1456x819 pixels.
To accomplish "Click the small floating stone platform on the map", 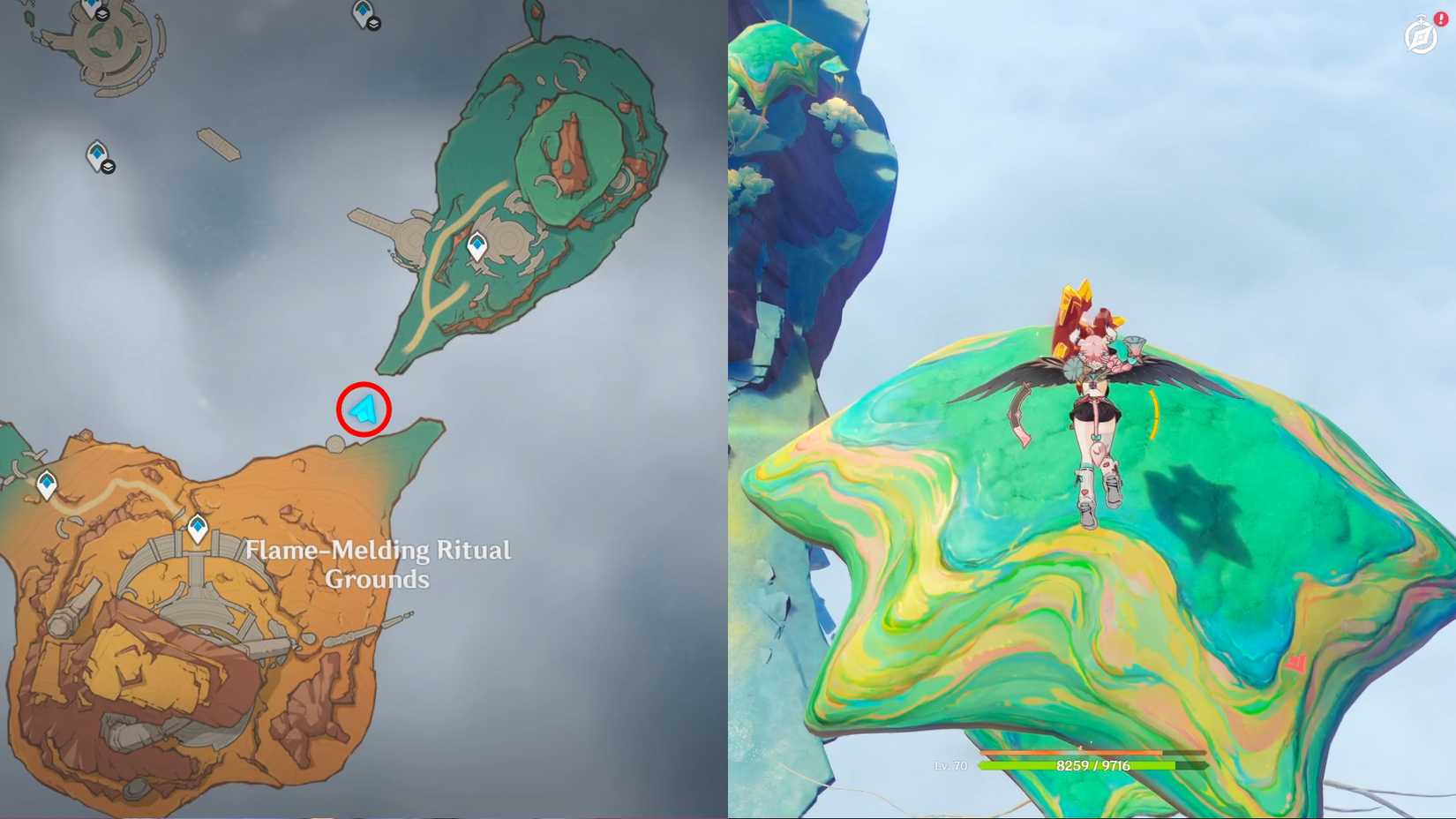I will 218,144.
